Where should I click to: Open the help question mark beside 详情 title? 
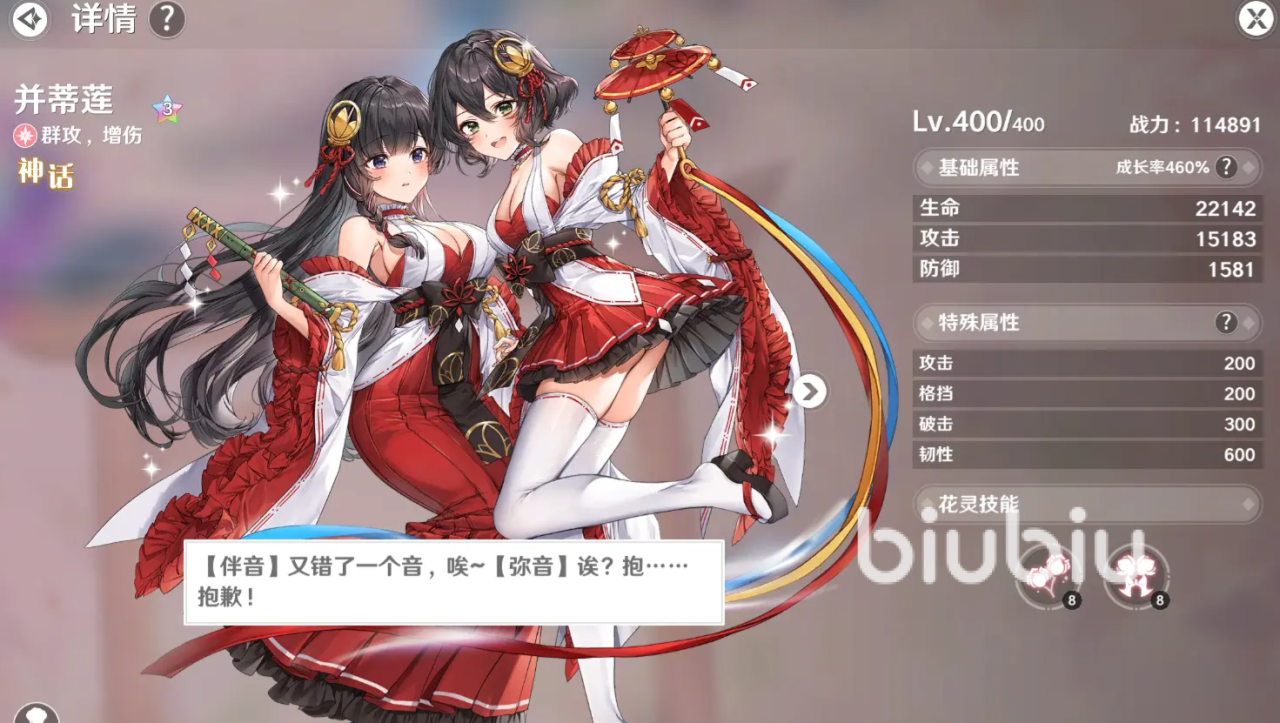click(x=166, y=19)
